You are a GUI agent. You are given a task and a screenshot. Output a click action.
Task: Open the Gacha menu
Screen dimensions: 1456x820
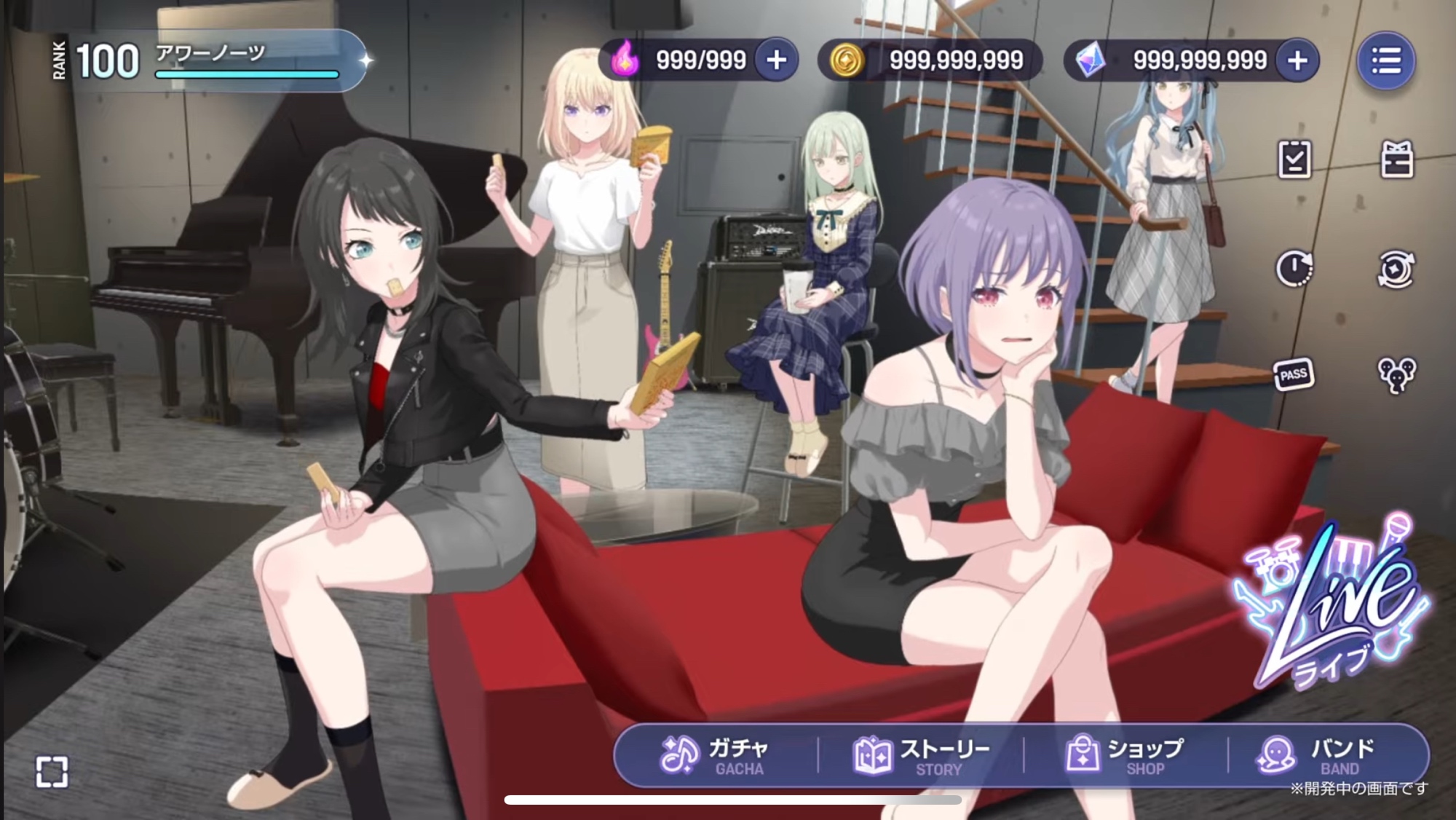(x=715, y=756)
